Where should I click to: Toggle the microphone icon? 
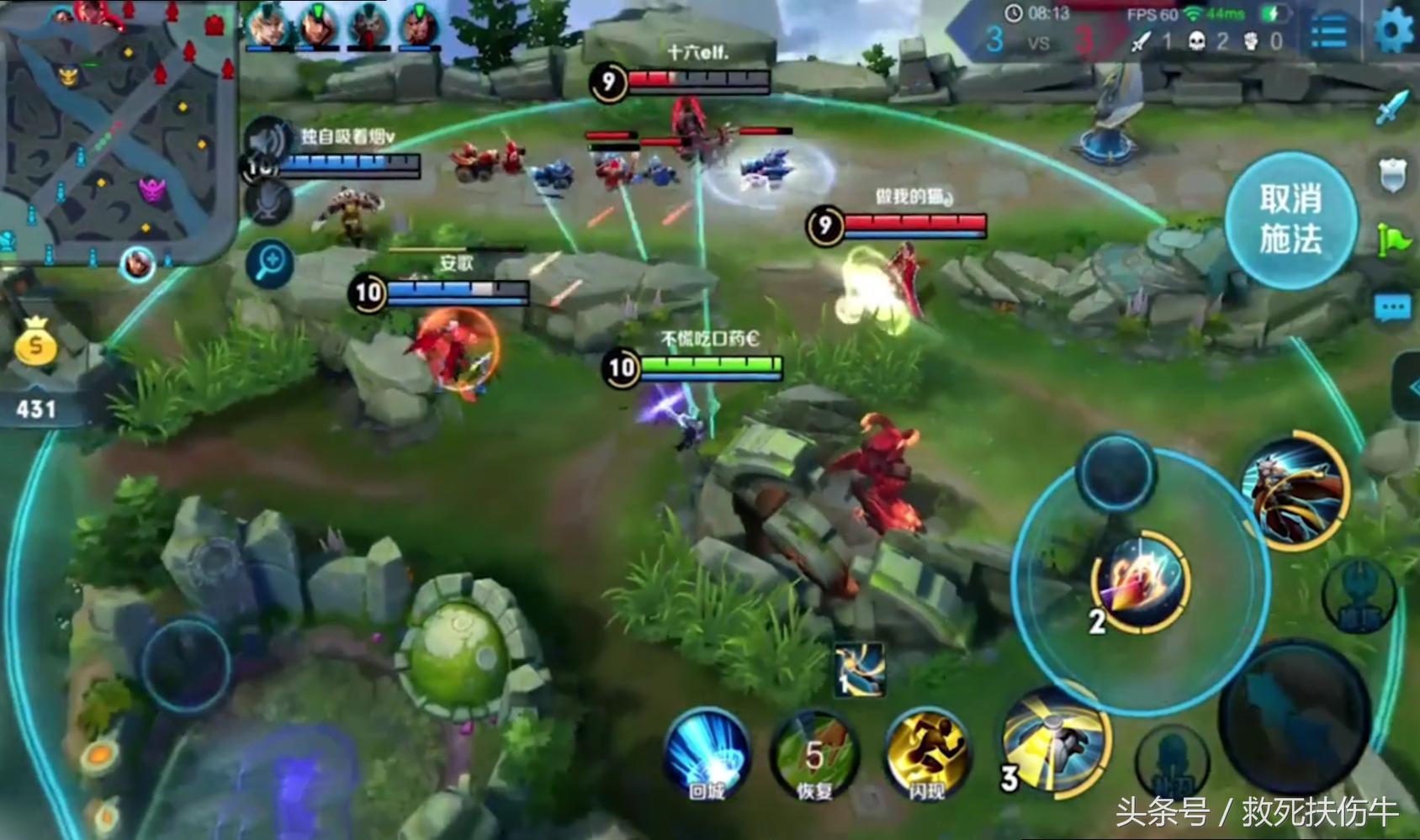[x=269, y=203]
